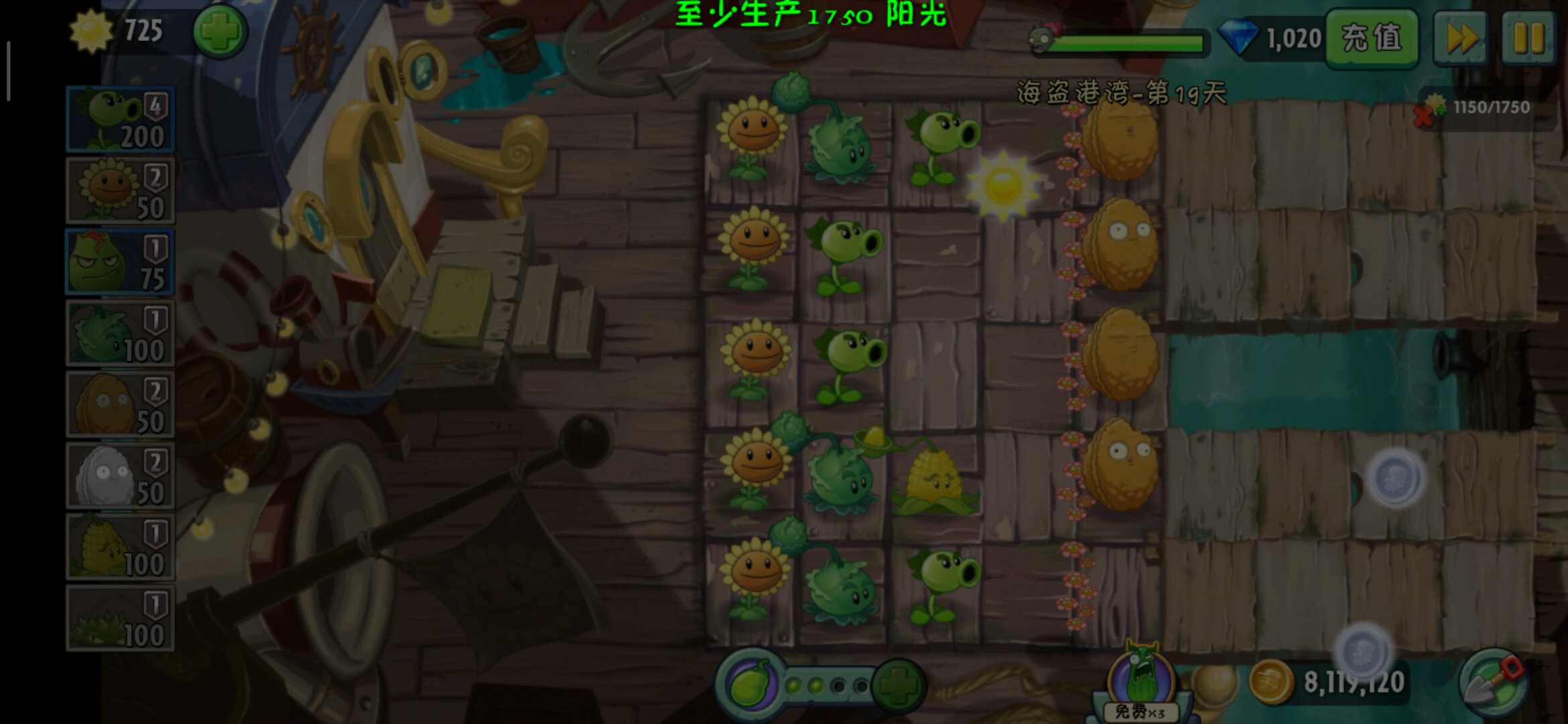Choose the angry green squash seed packet costing 75
This screenshot has height=724, width=1568.
[x=121, y=262]
